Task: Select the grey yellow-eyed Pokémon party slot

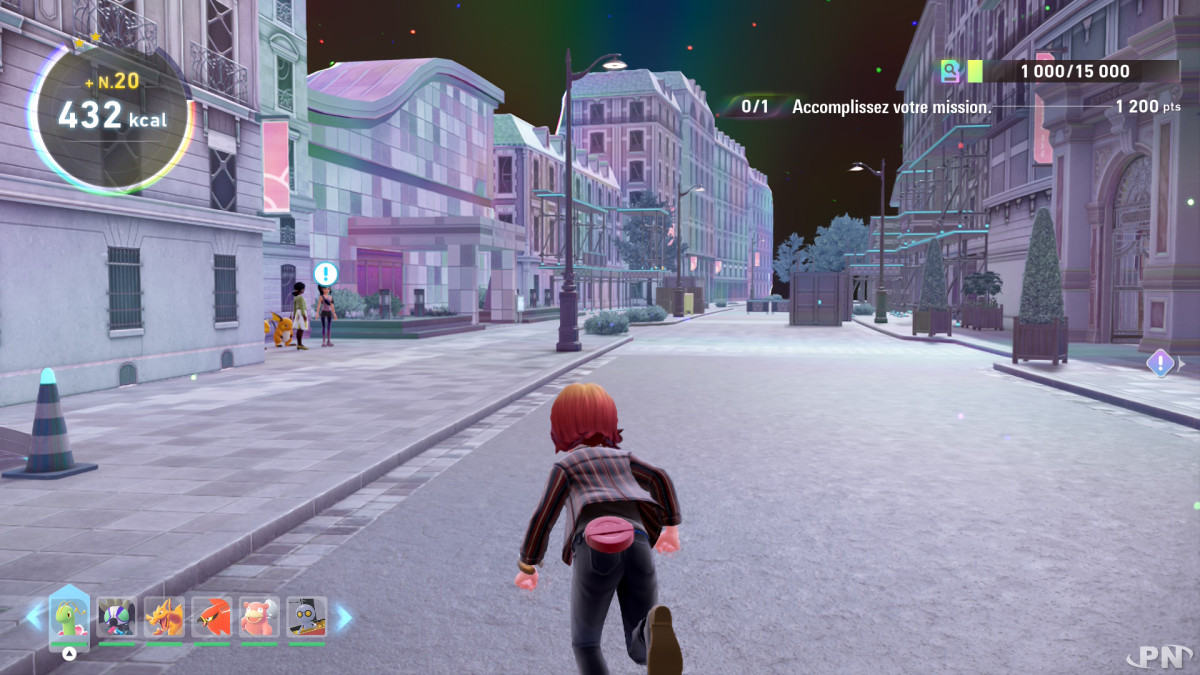Action: [307, 618]
